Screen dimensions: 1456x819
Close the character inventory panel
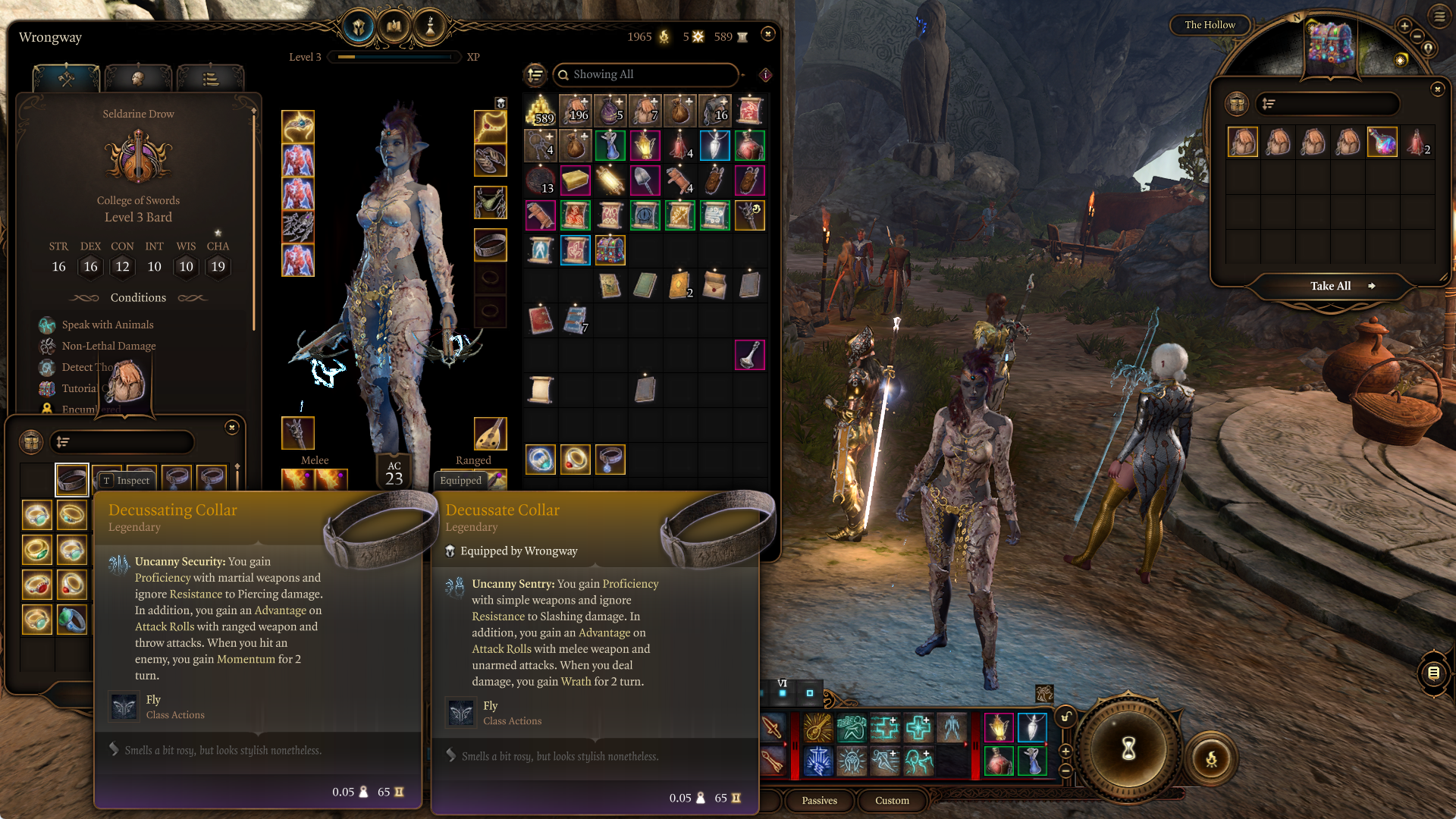767,34
